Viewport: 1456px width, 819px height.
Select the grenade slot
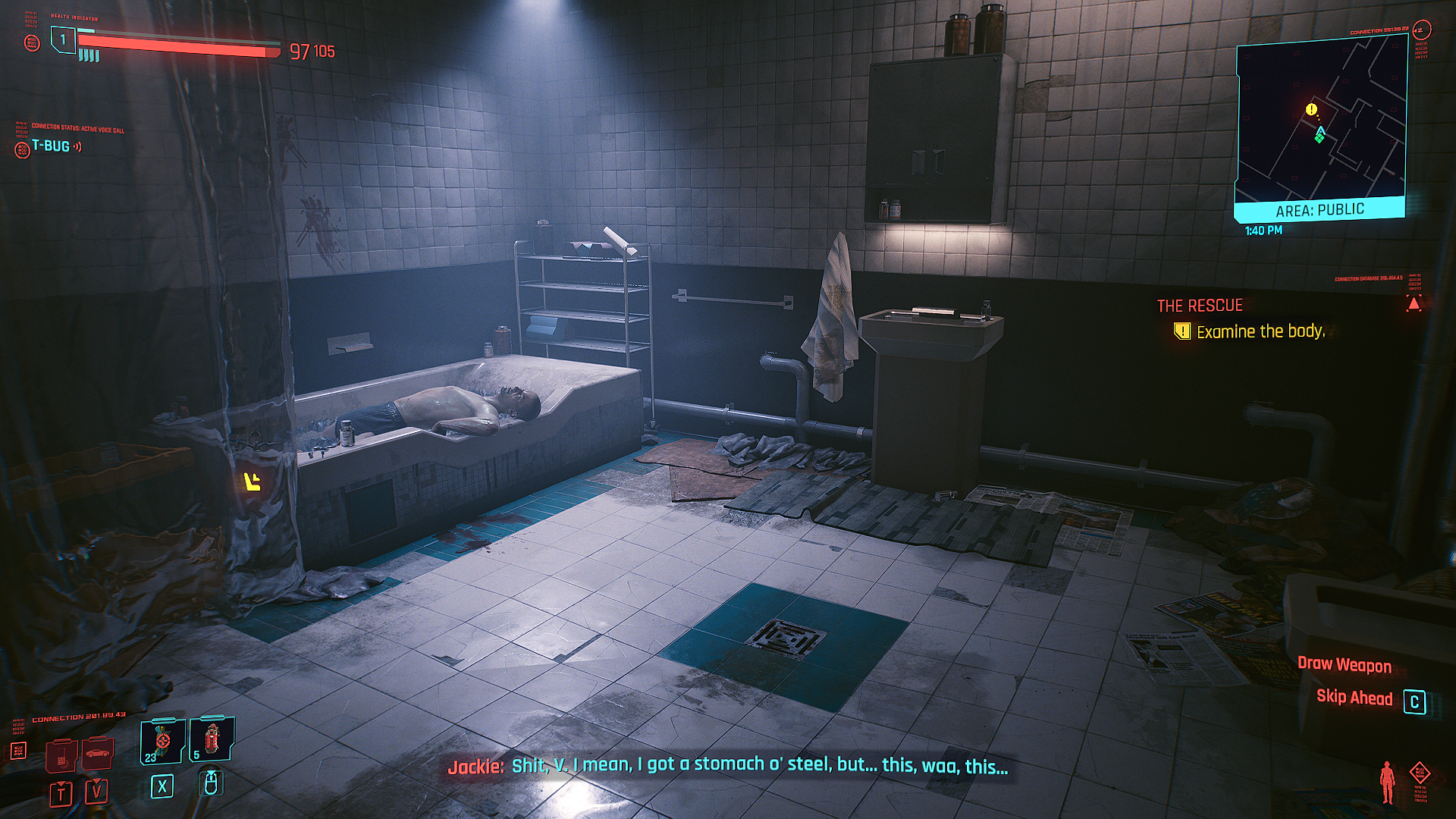tap(212, 739)
